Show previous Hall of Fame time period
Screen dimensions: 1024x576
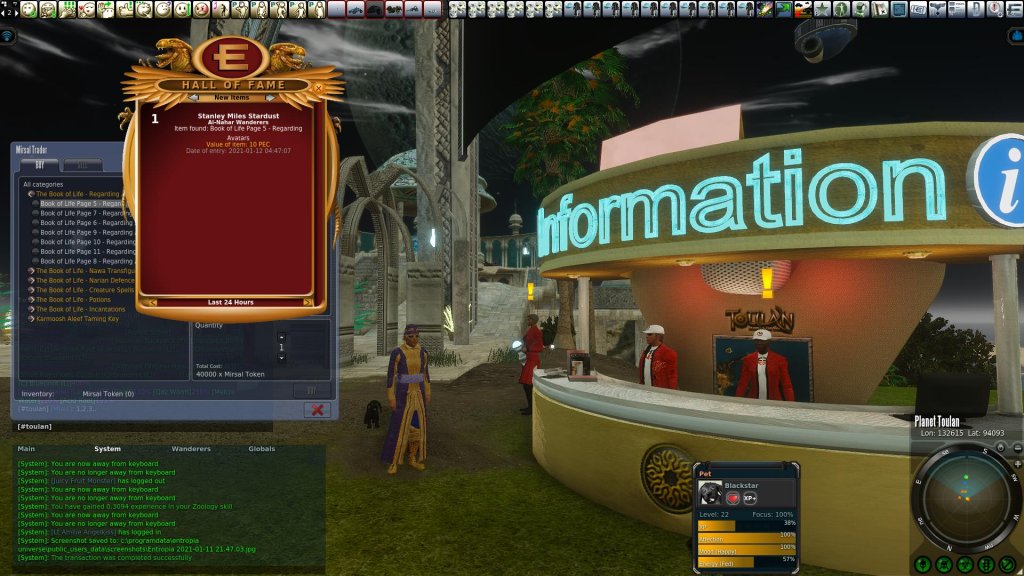[x=152, y=302]
